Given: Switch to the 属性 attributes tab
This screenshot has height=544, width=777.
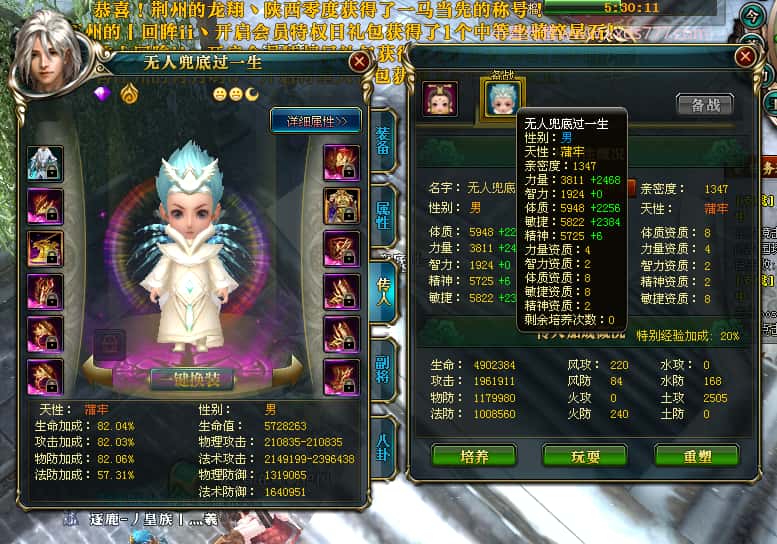Looking at the screenshot, I should [383, 210].
